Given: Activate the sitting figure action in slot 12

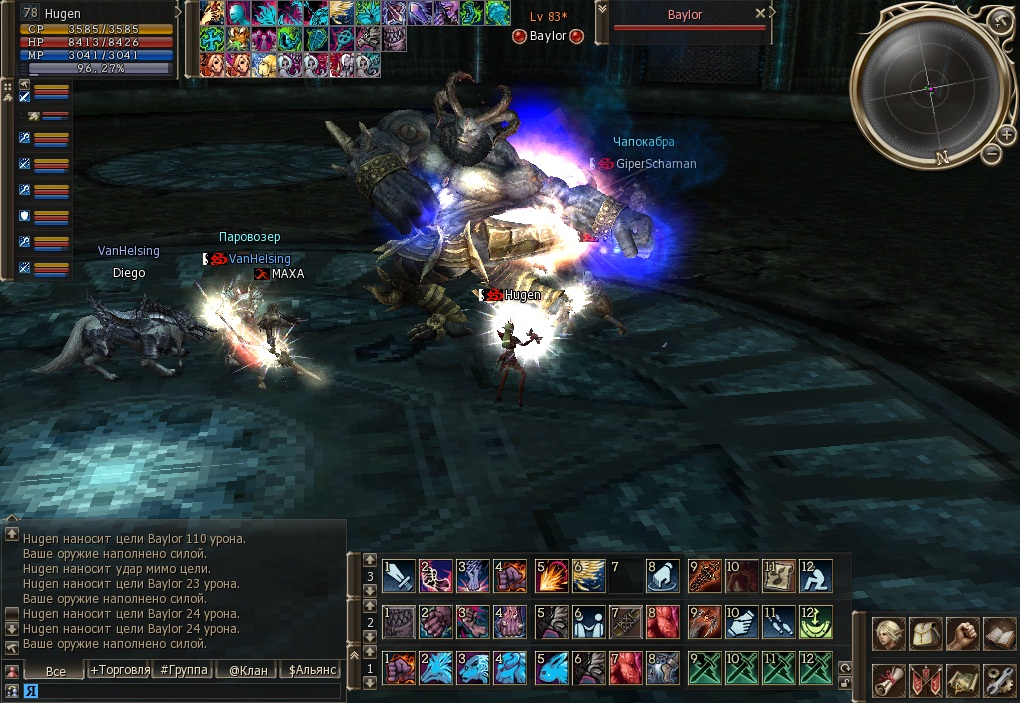Looking at the screenshot, I should pos(816,575).
